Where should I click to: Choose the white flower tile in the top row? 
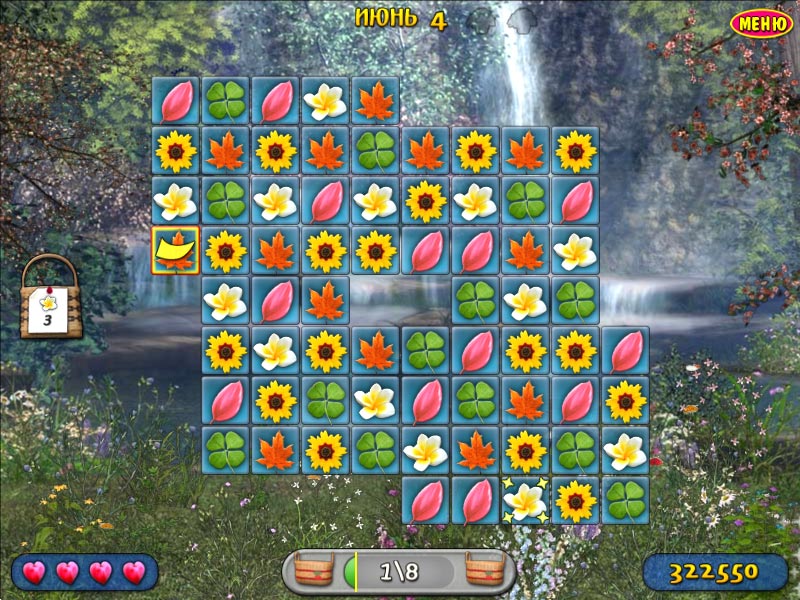tap(325, 100)
